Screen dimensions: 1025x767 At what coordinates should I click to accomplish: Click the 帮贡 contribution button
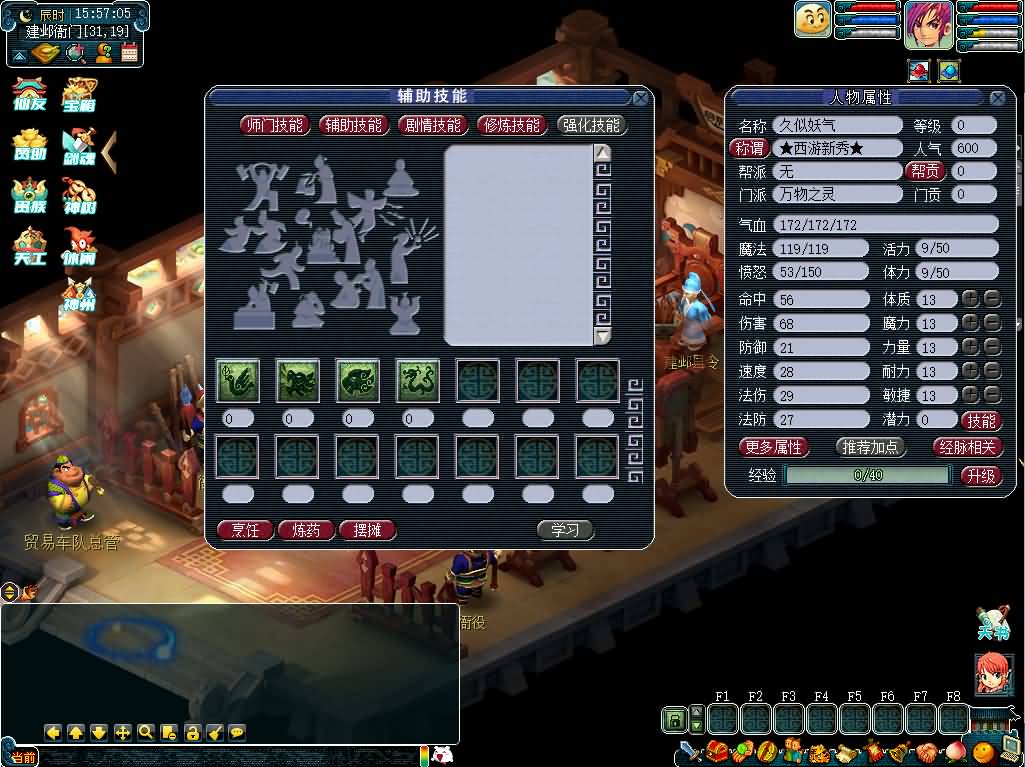point(924,171)
